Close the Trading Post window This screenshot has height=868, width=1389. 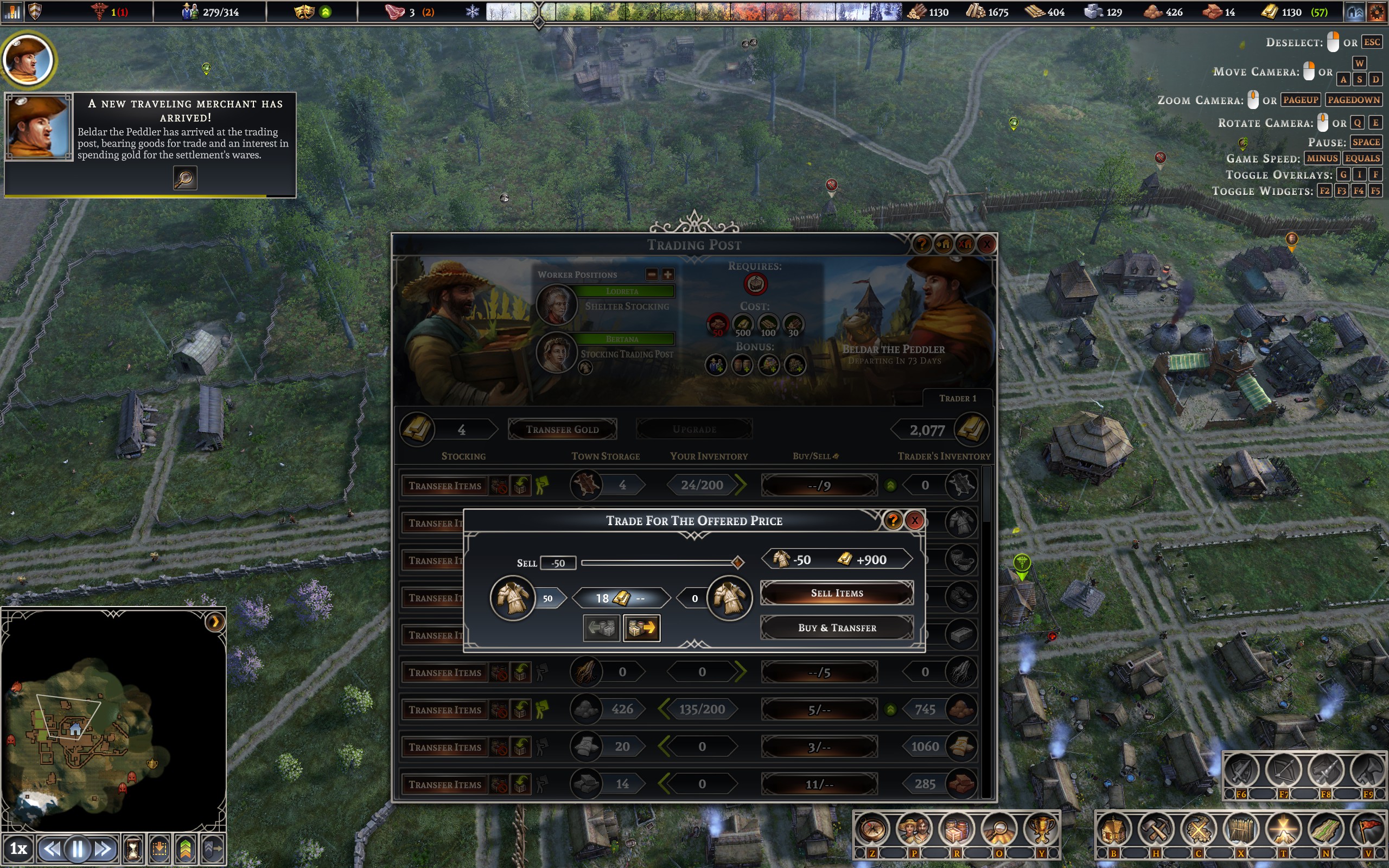click(x=986, y=245)
